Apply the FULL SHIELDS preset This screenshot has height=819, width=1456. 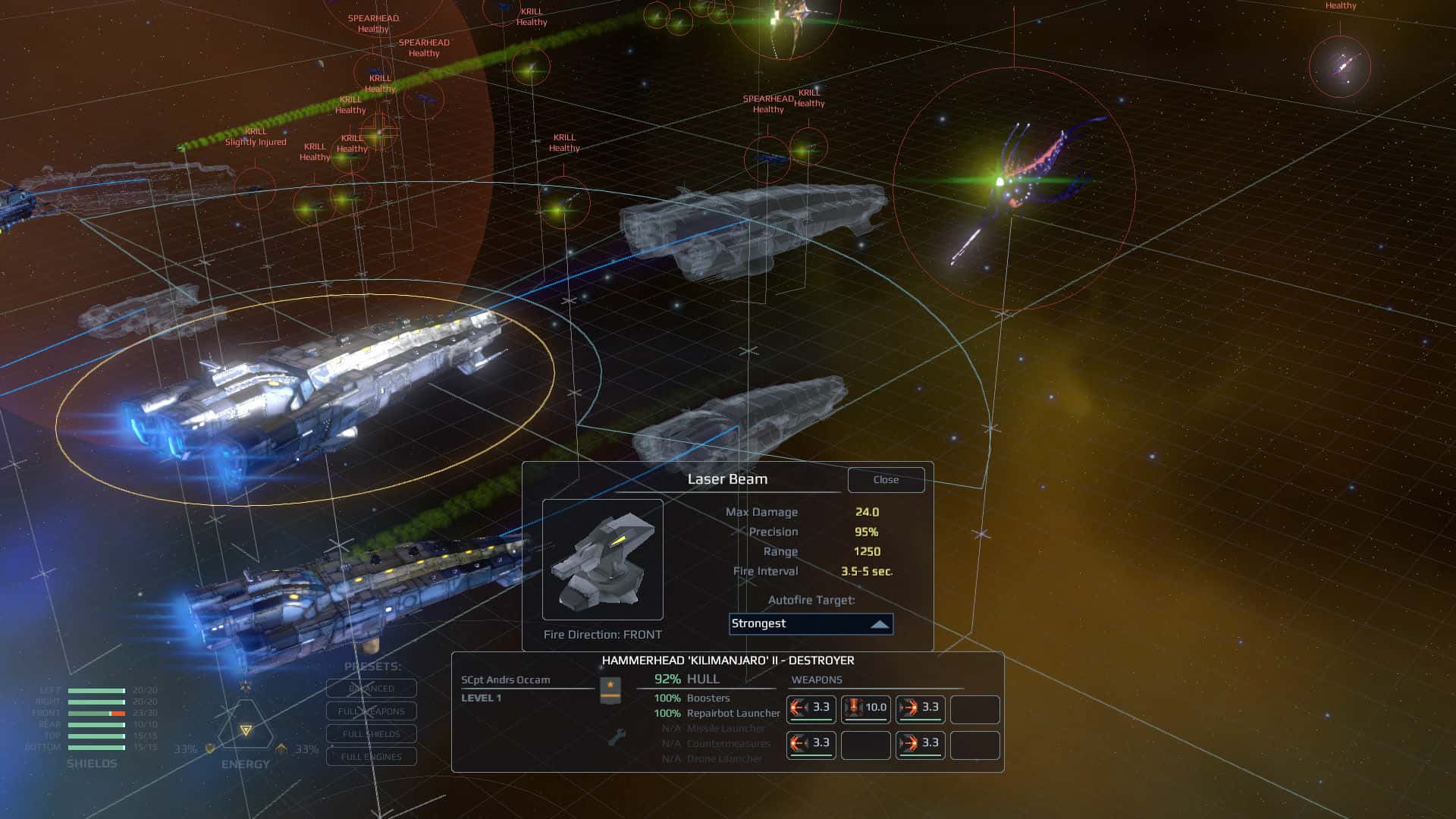371,733
